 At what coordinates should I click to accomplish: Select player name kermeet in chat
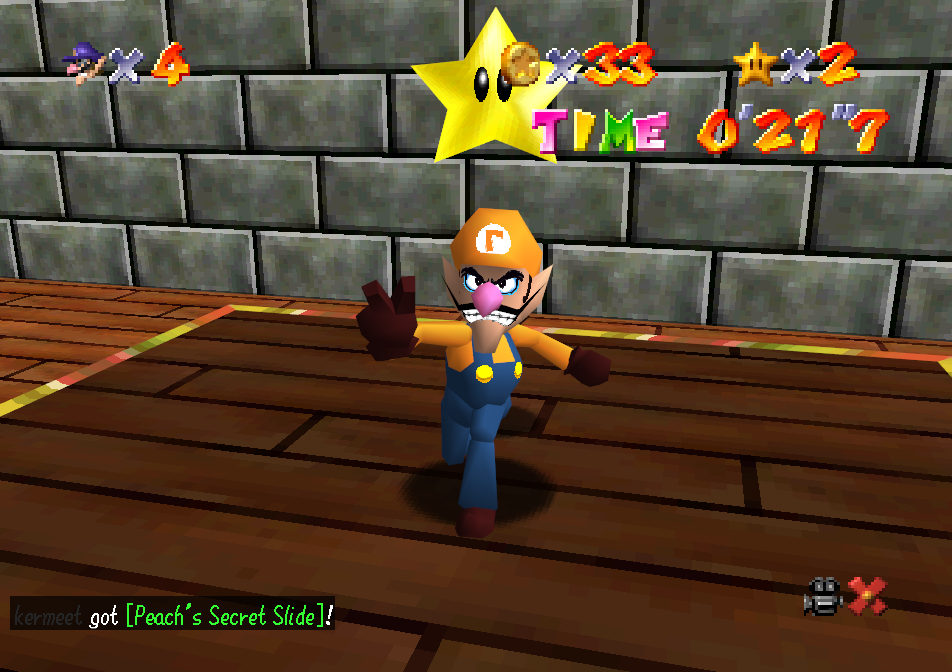coord(48,616)
